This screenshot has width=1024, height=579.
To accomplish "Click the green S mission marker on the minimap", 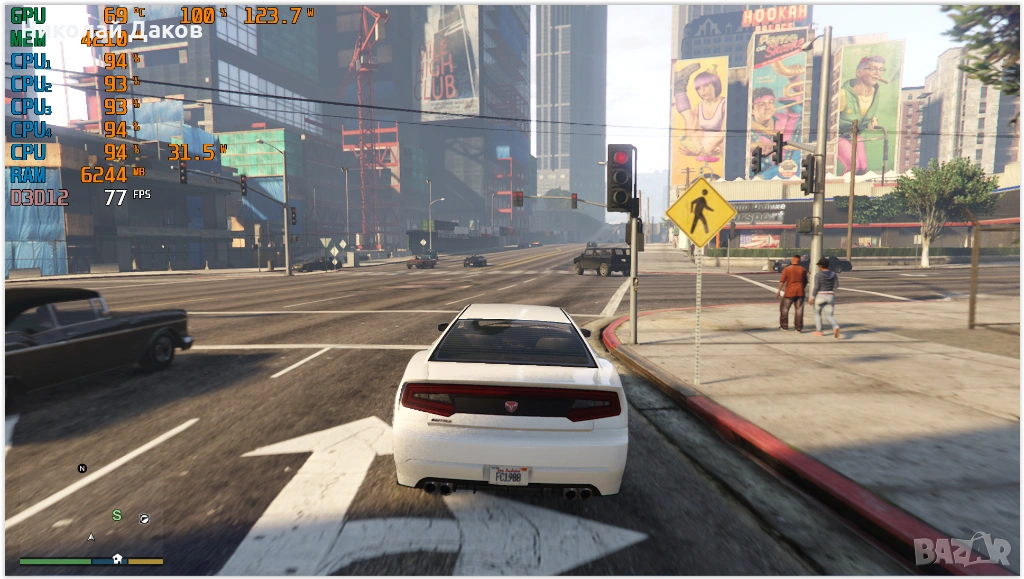I will click(116, 515).
